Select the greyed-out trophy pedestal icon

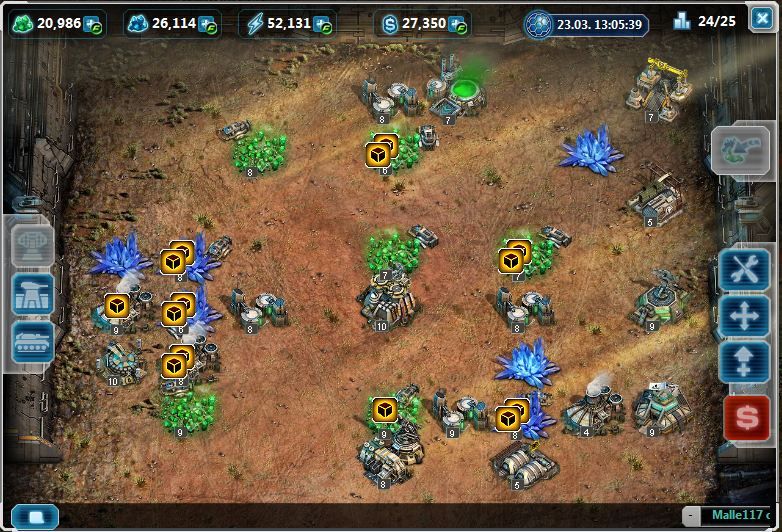[x=33, y=244]
